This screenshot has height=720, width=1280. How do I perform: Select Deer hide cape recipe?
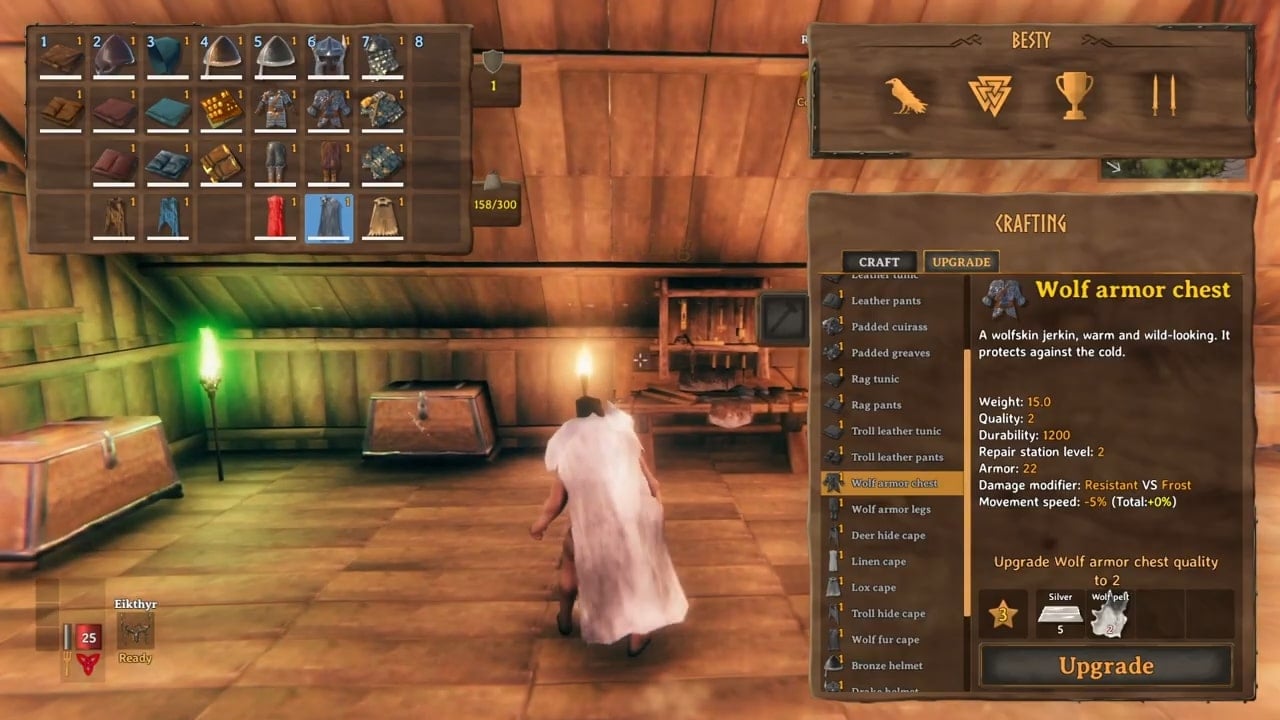click(888, 535)
